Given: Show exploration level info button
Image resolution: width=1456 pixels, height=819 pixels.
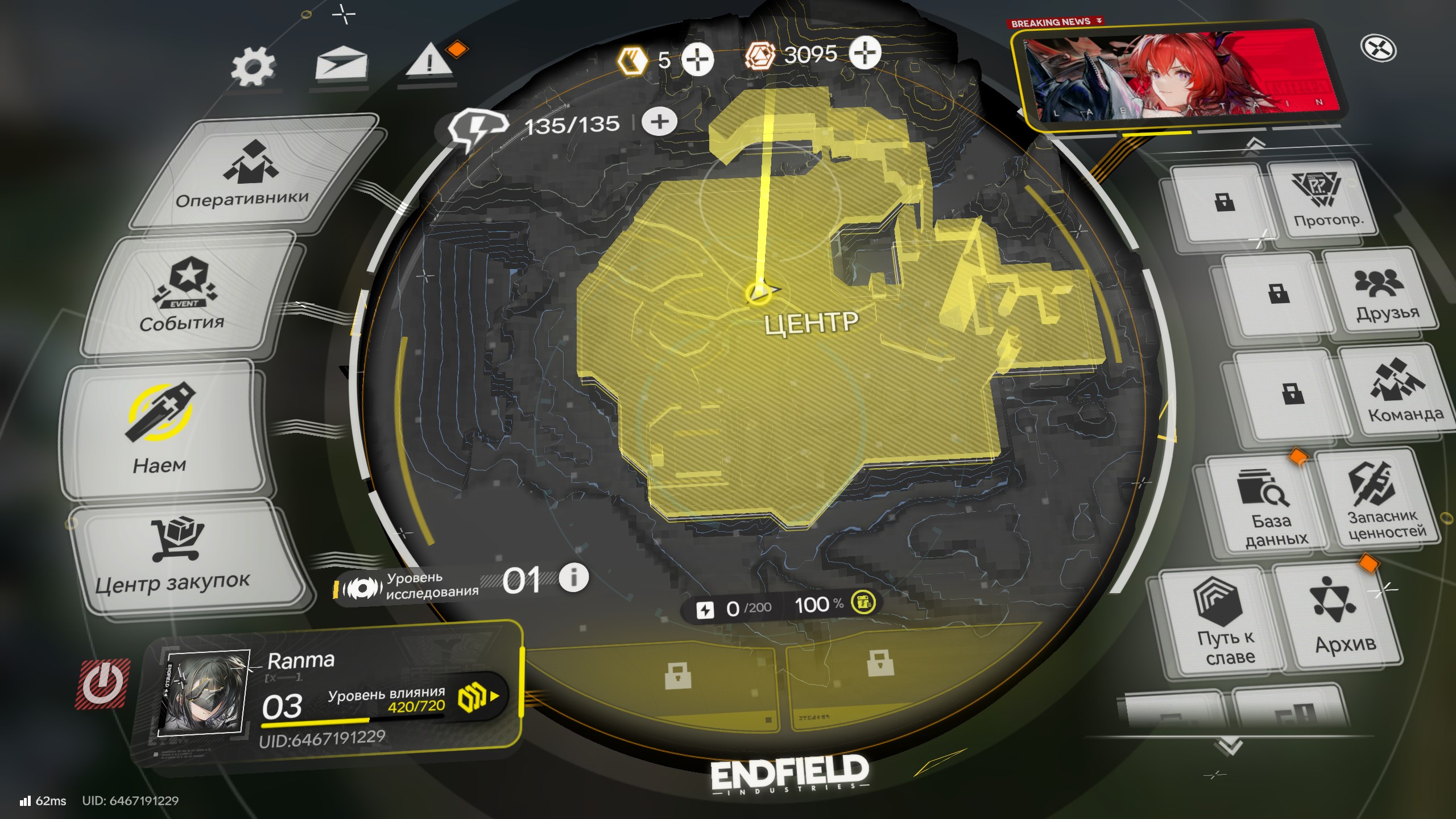Looking at the screenshot, I should coord(573,578).
